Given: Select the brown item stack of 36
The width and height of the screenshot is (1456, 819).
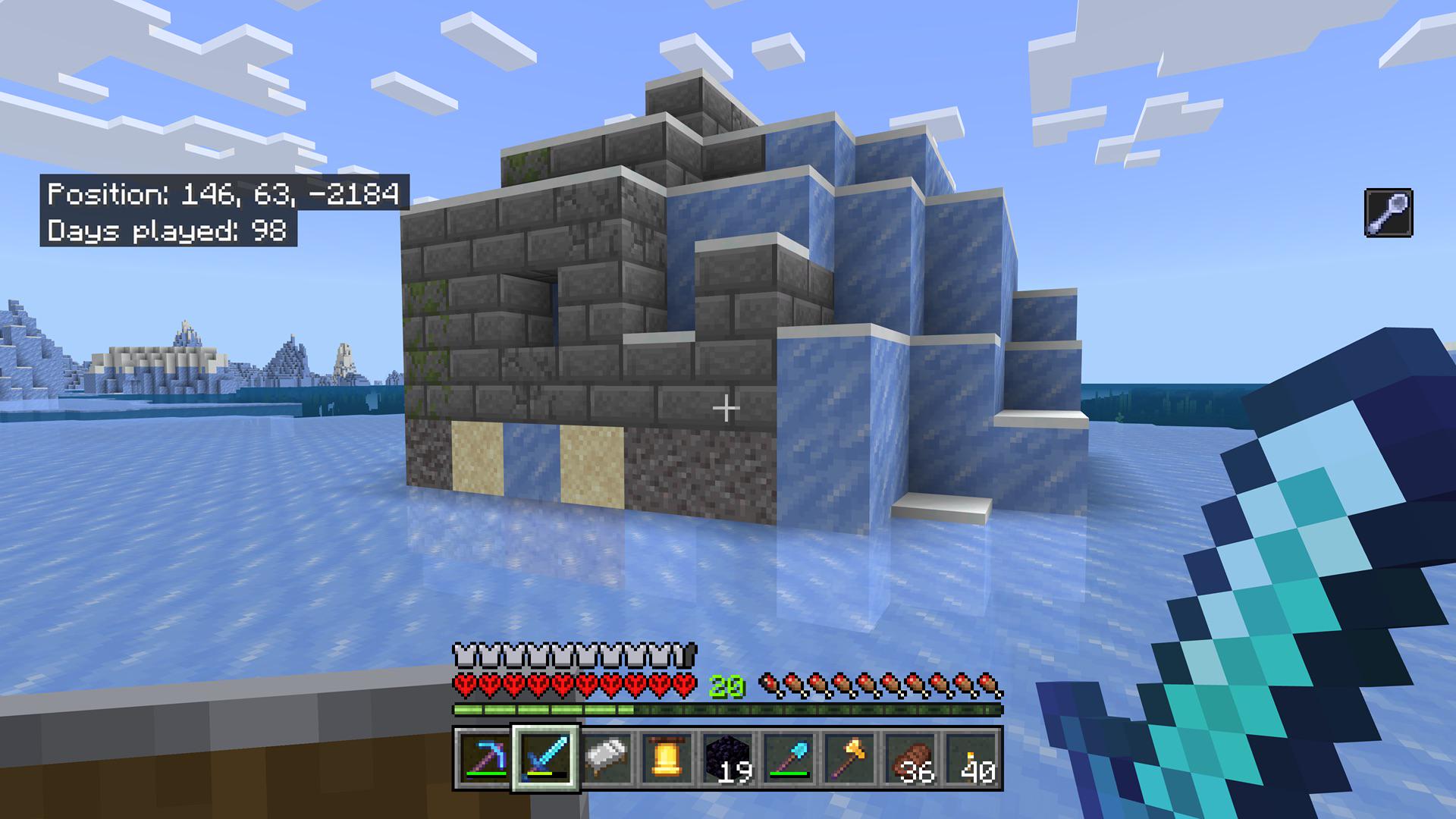Looking at the screenshot, I should [x=912, y=758].
